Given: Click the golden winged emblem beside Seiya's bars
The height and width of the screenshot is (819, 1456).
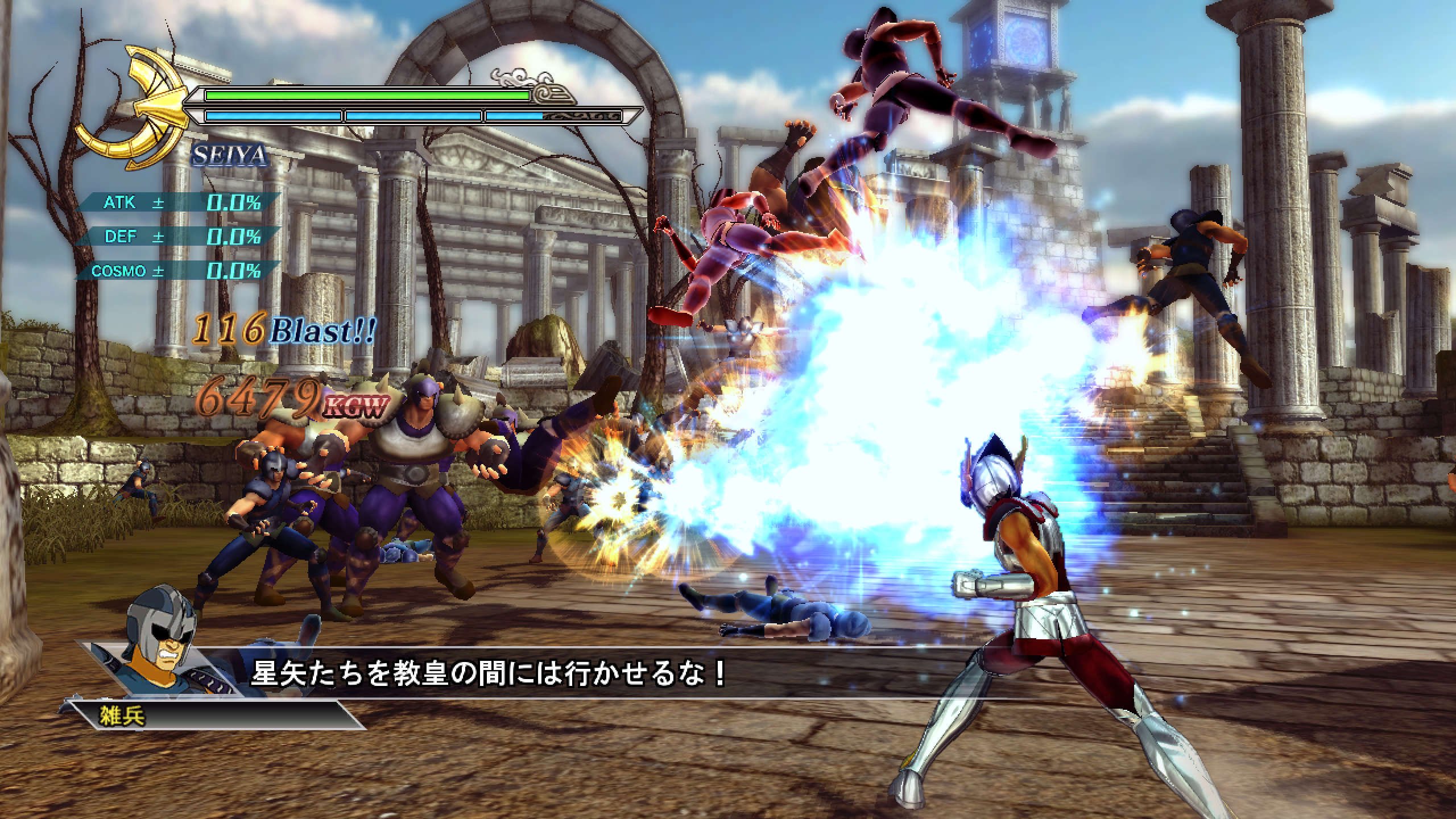Looking at the screenshot, I should pos(133,106).
